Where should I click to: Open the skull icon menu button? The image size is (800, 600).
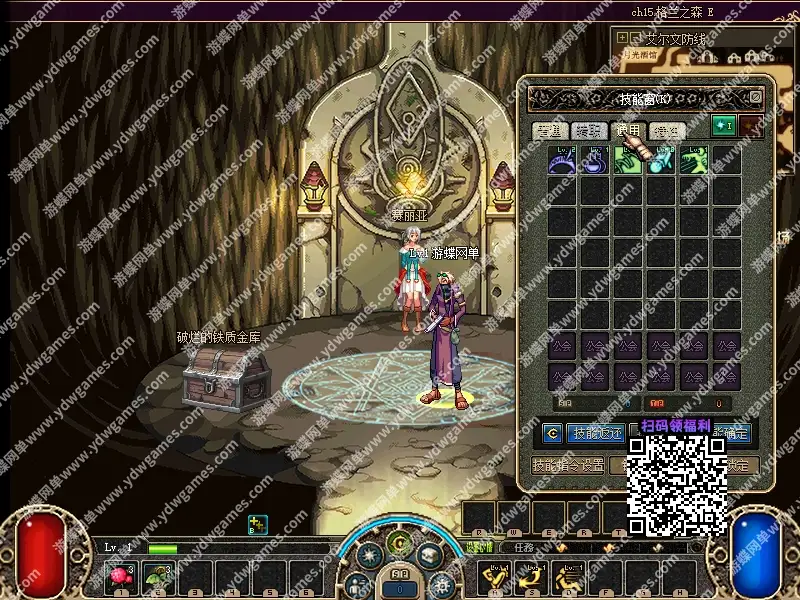pyautogui.click(x=429, y=554)
